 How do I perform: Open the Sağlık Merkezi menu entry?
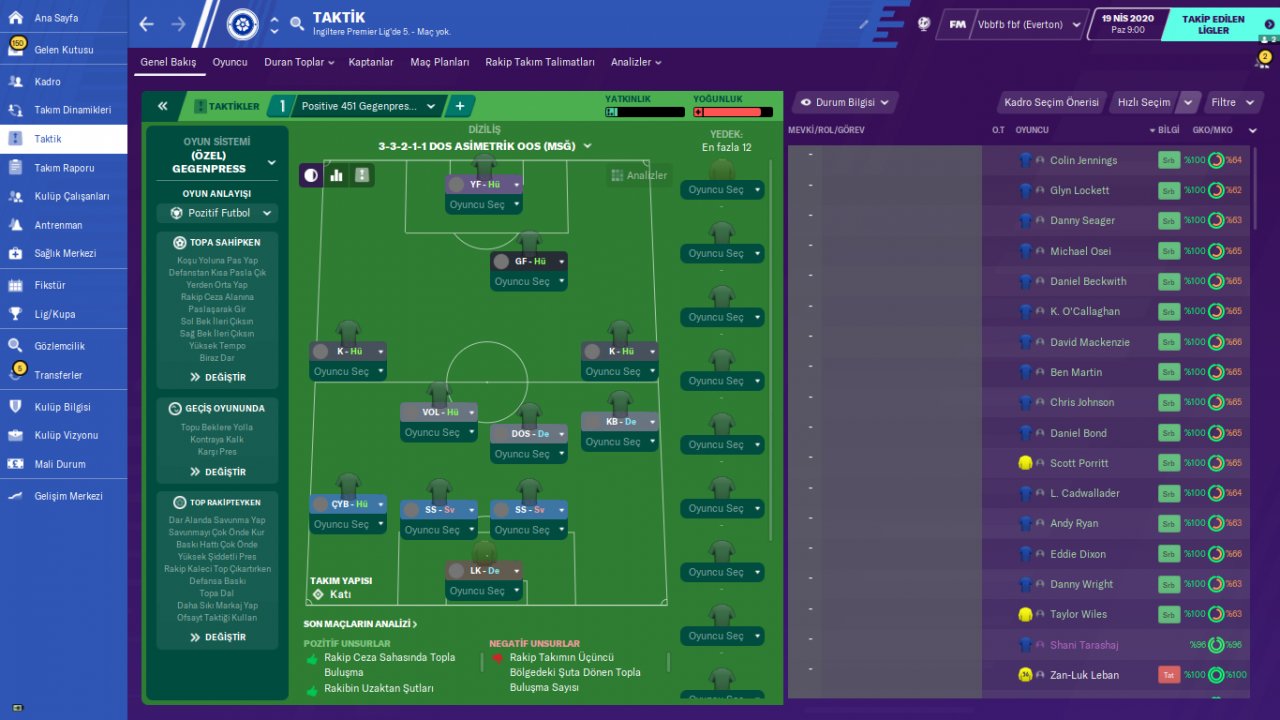click(x=65, y=253)
